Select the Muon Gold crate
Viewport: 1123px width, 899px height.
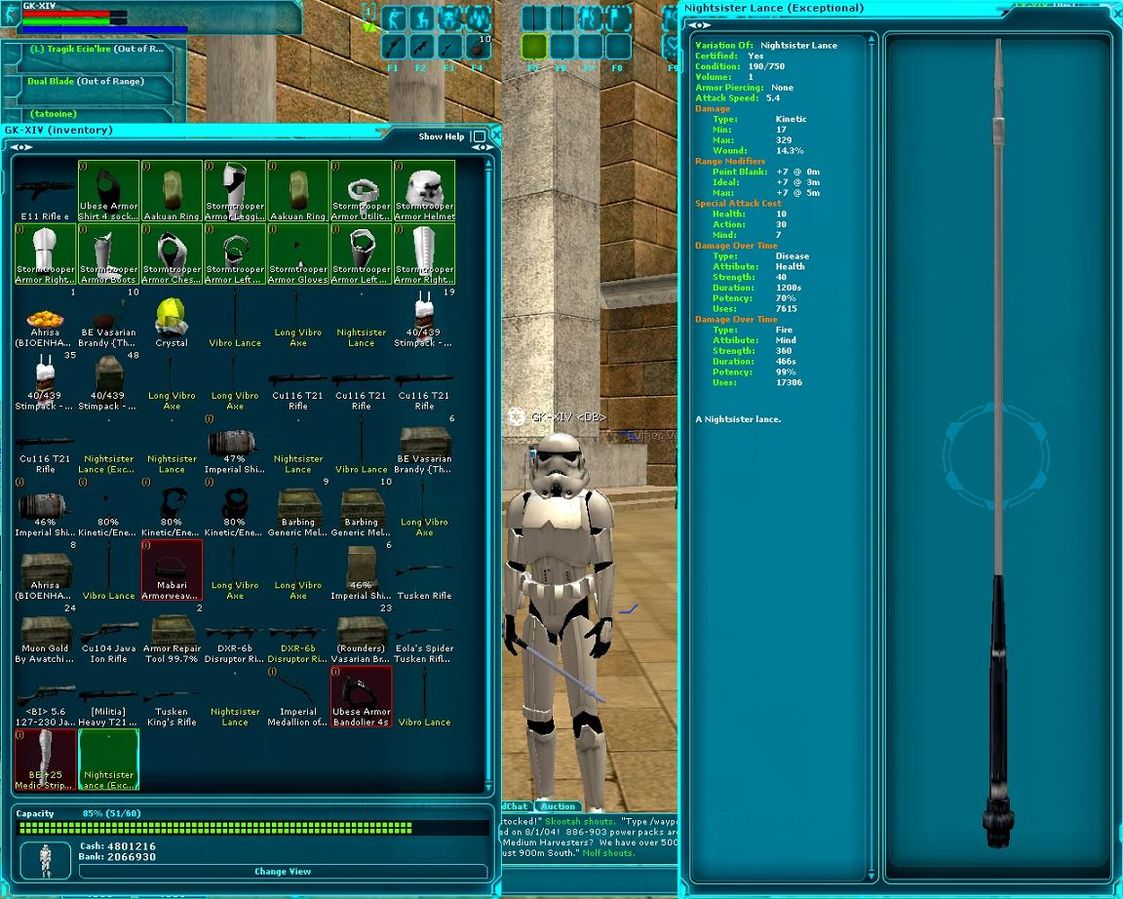(45, 634)
